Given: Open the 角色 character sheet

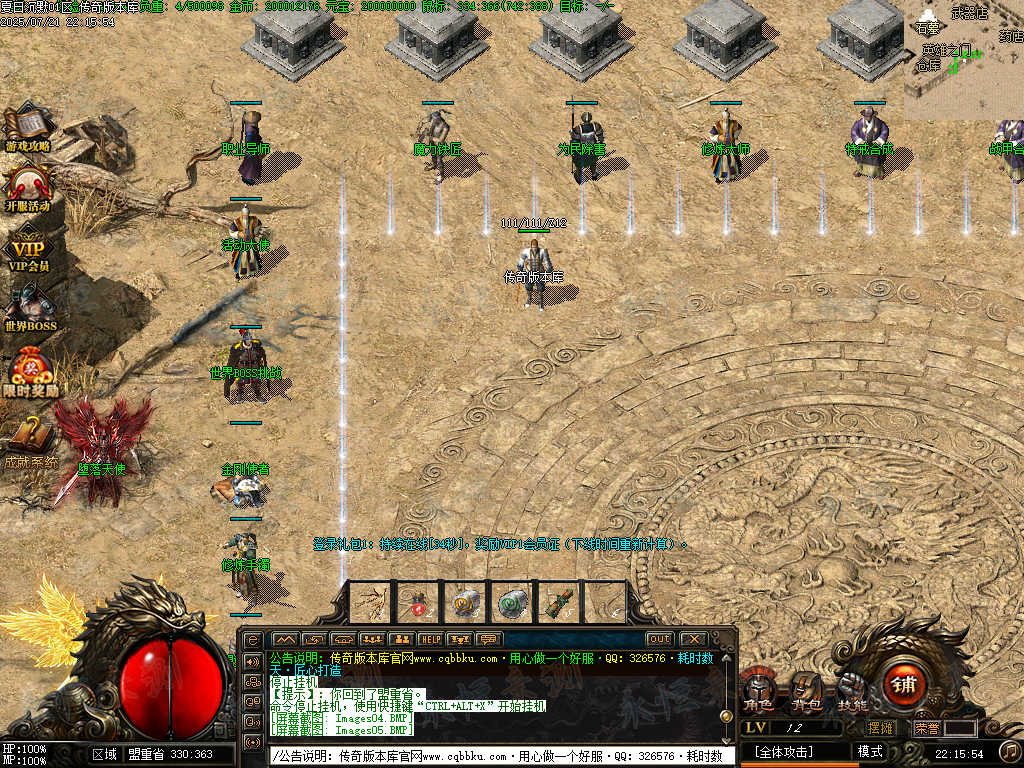Looking at the screenshot, I should 757,690.
